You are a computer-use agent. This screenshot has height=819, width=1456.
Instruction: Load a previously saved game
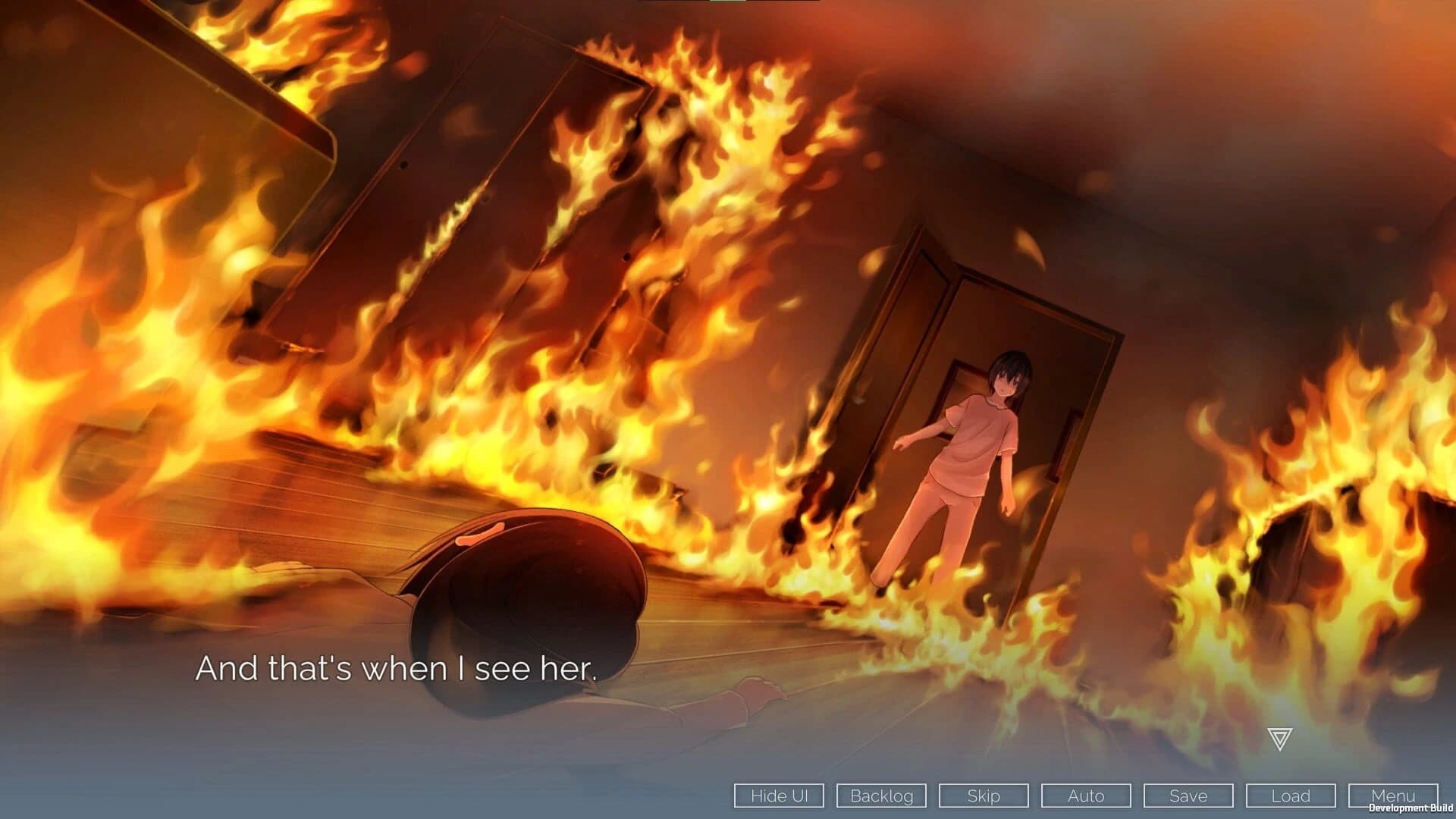pos(1291,796)
